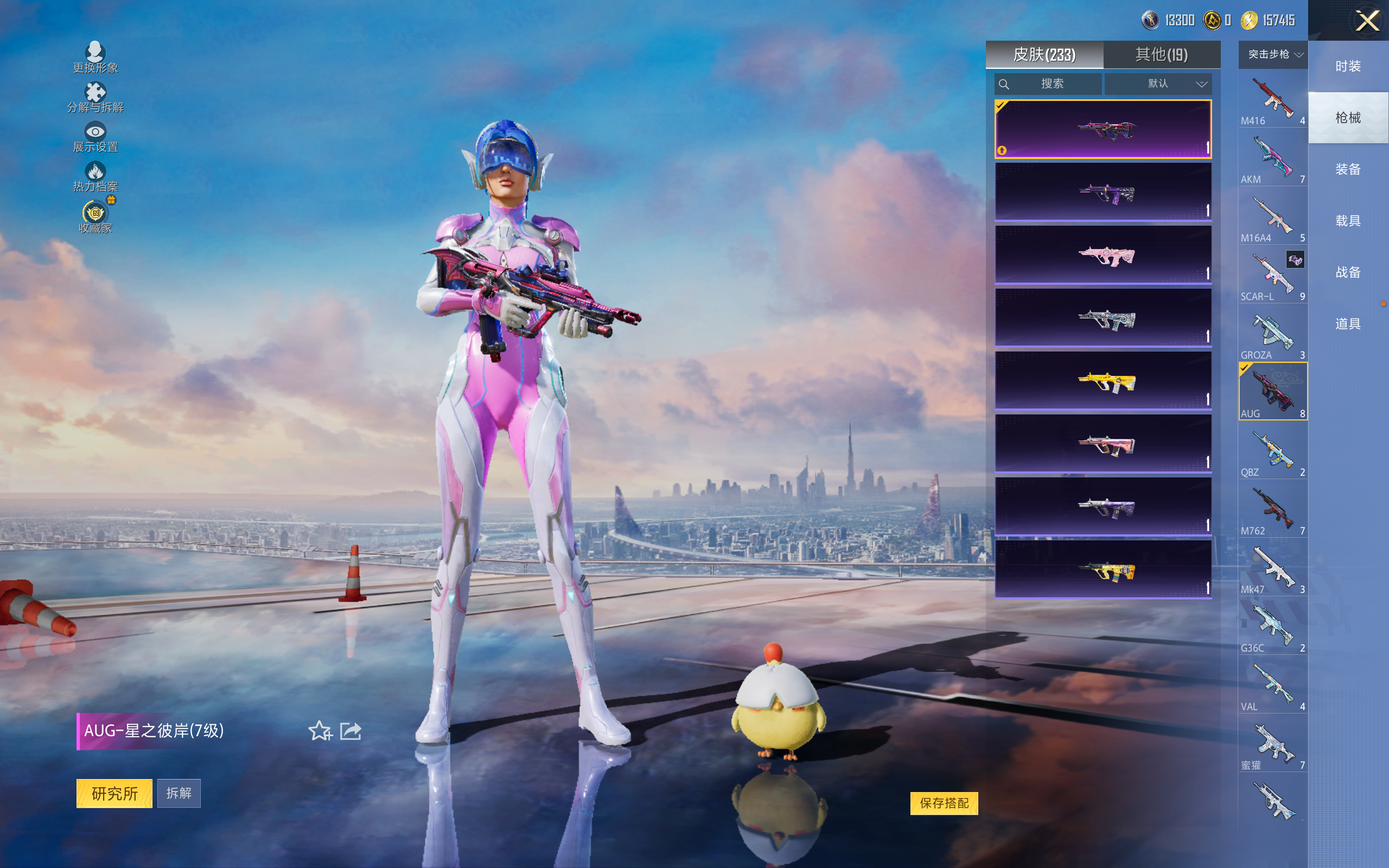Open the 研究所 lab button
The image size is (1389, 868).
[x=114, y=793]
